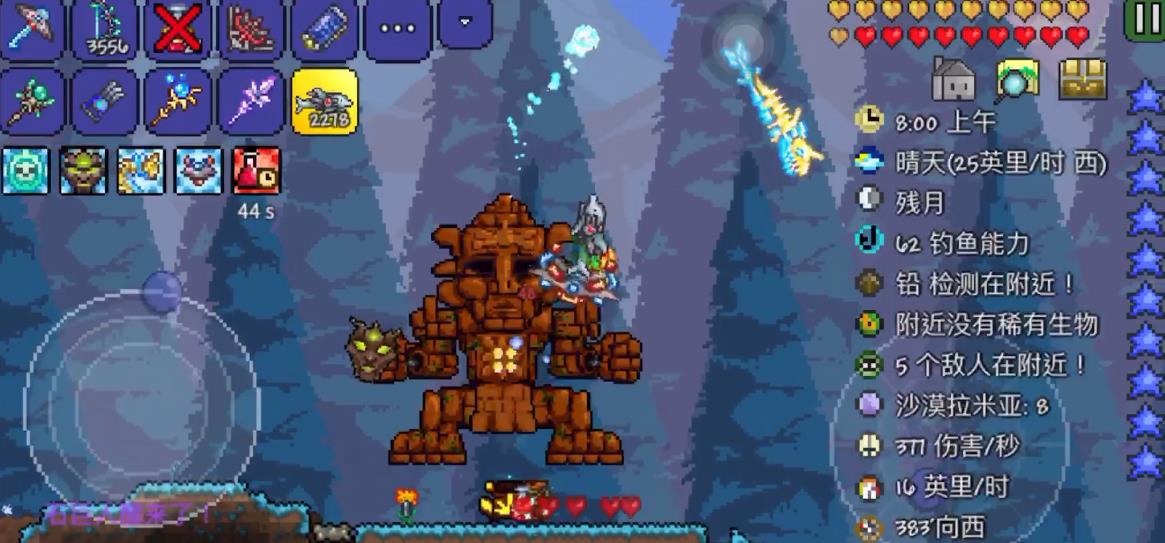Tap the cyan smiling face buff icon
This screenshot has width=1165, height=543.
point(25,170)
